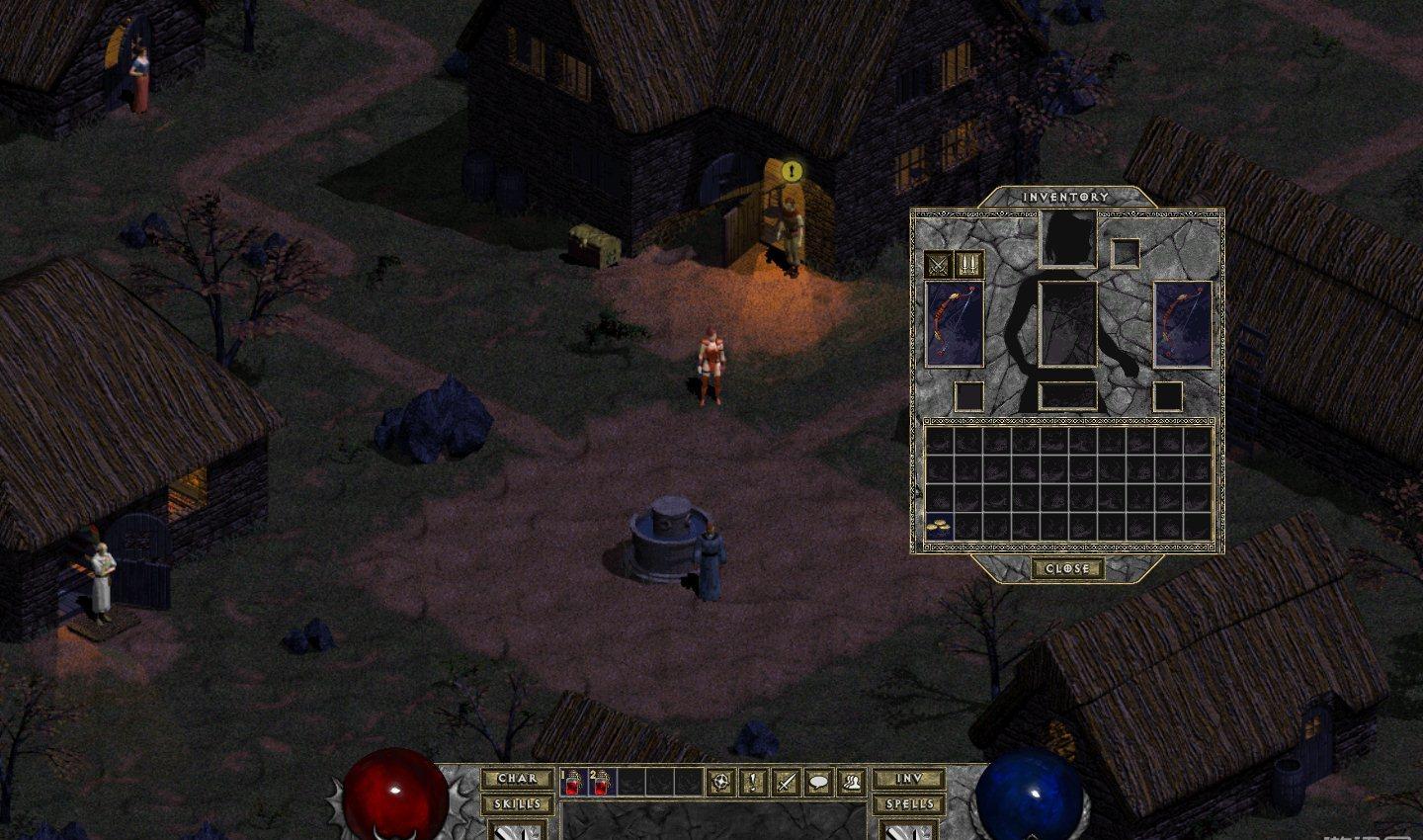
Task: Click the sword icon on the HUD
Action: (x=787, y=783)
